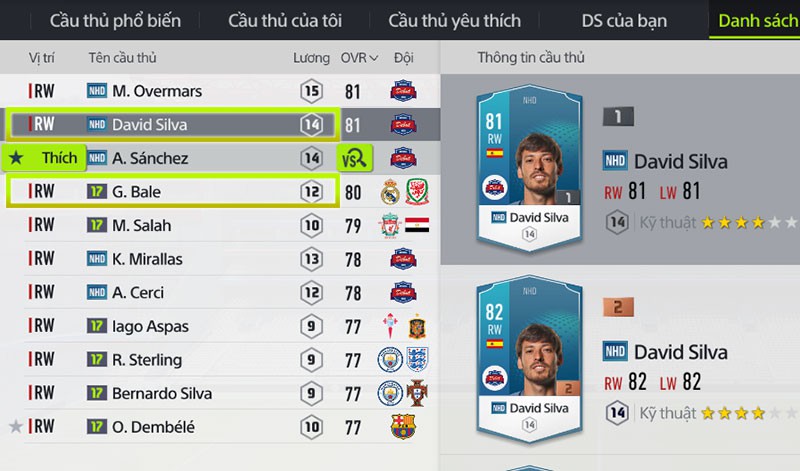Image resolution: width=800 pixels, height=471 pixels.
Task: Go to the DS của bạn tab
Action: (x=621, y=20)
